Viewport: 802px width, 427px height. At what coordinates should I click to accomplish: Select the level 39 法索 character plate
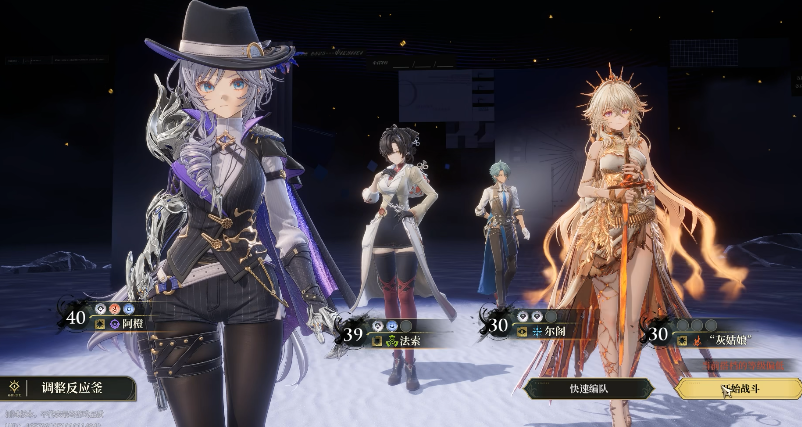(388, 333)
